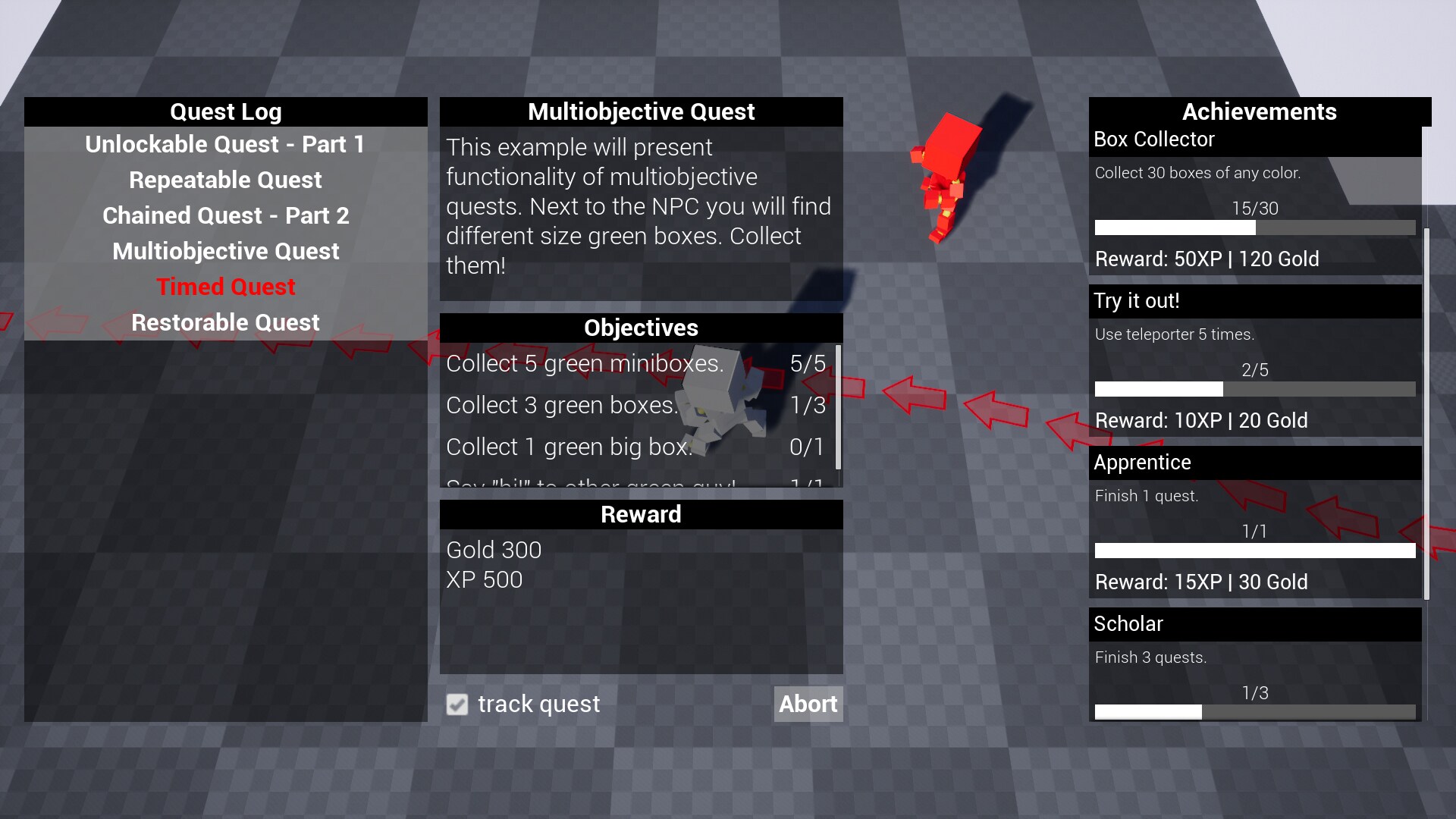Open the "Apprentice" achievement entry

(x=1255, y=463)
